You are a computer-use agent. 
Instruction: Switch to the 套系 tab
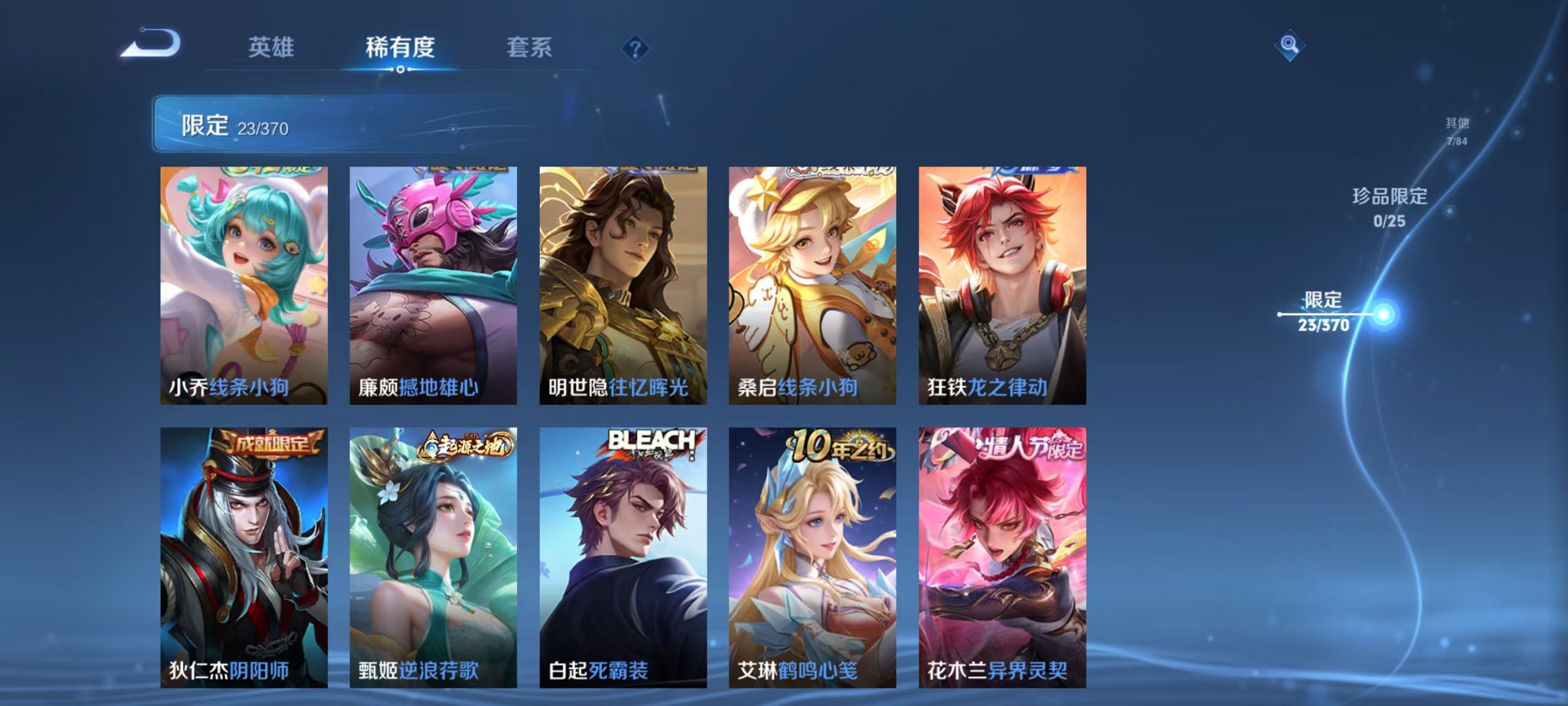(x=531, y=46)
